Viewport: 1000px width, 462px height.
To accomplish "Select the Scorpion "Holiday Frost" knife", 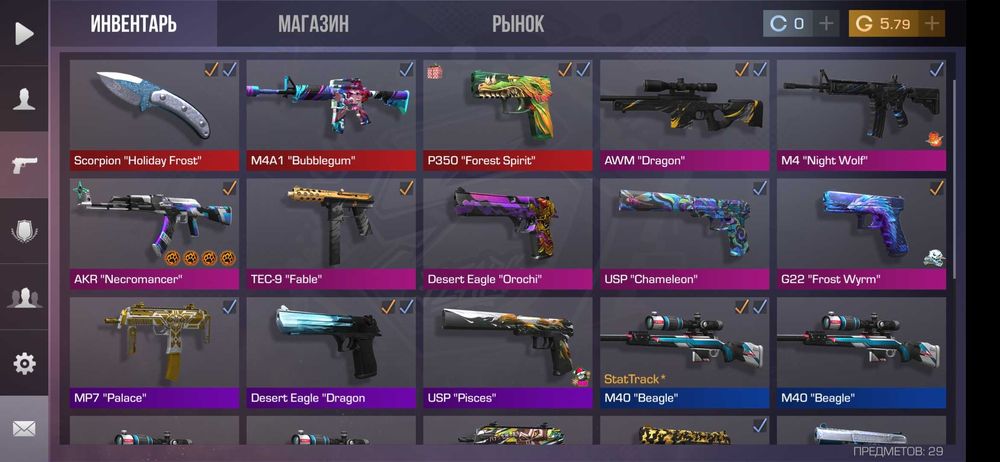I will (x=154, y=113).
